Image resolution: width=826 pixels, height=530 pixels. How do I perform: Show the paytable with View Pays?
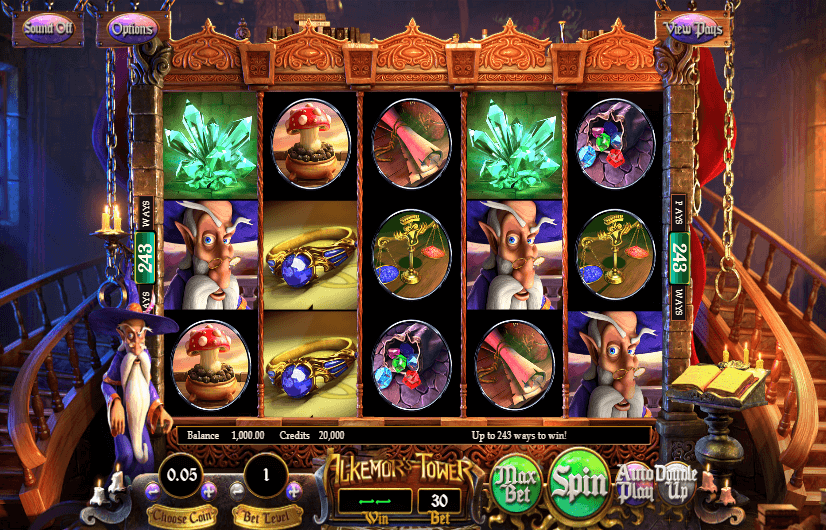(x=691, y=28)
